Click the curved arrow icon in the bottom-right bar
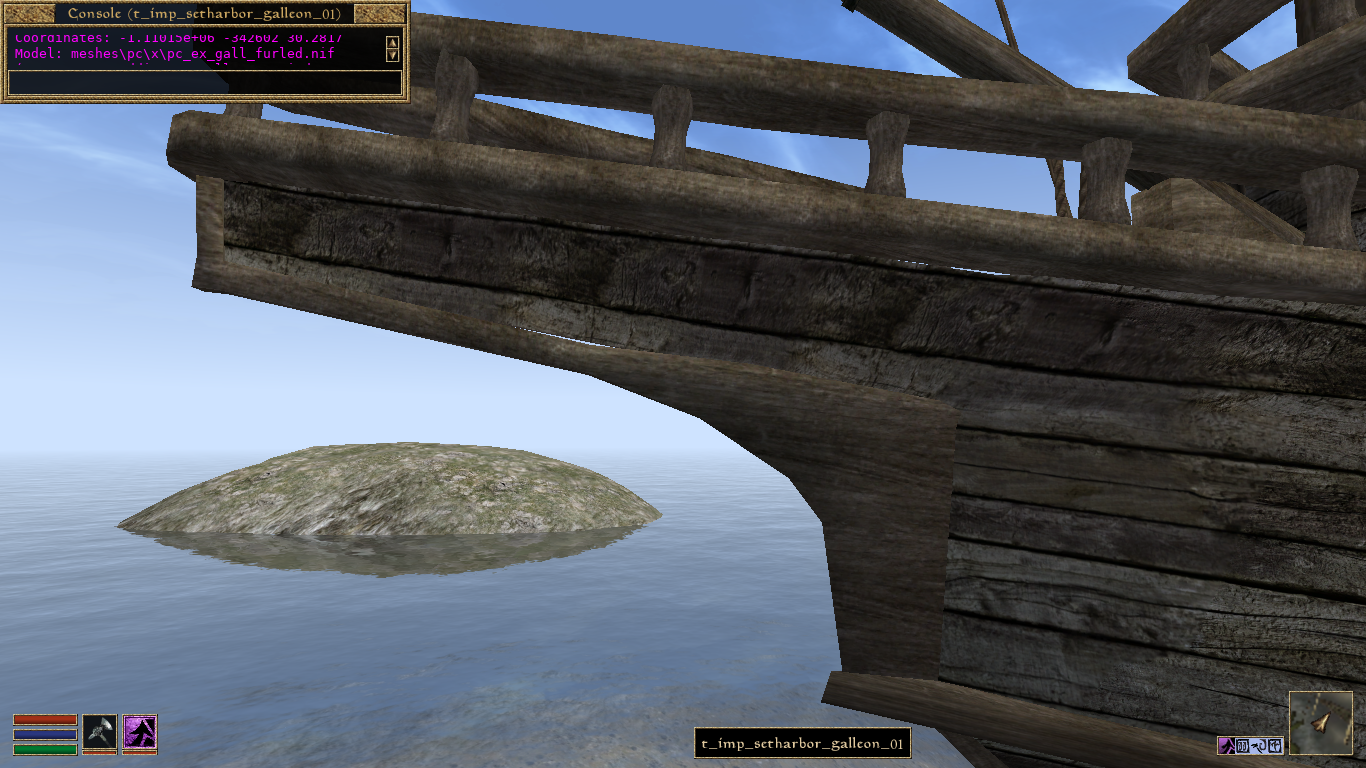 point(1261,747)
